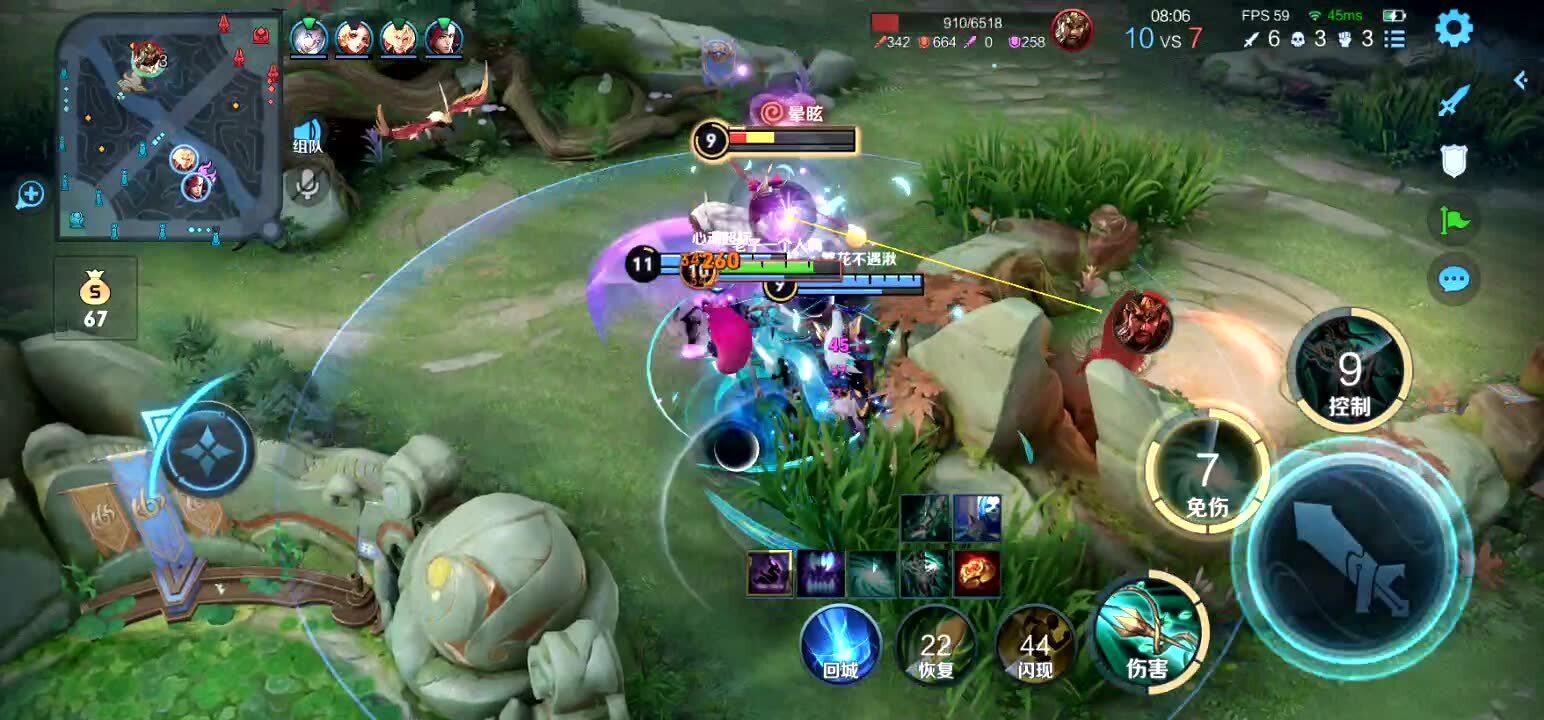Toggle the microphone voice chat
The image size is (1544, 720).
click(x=307, y=181)
